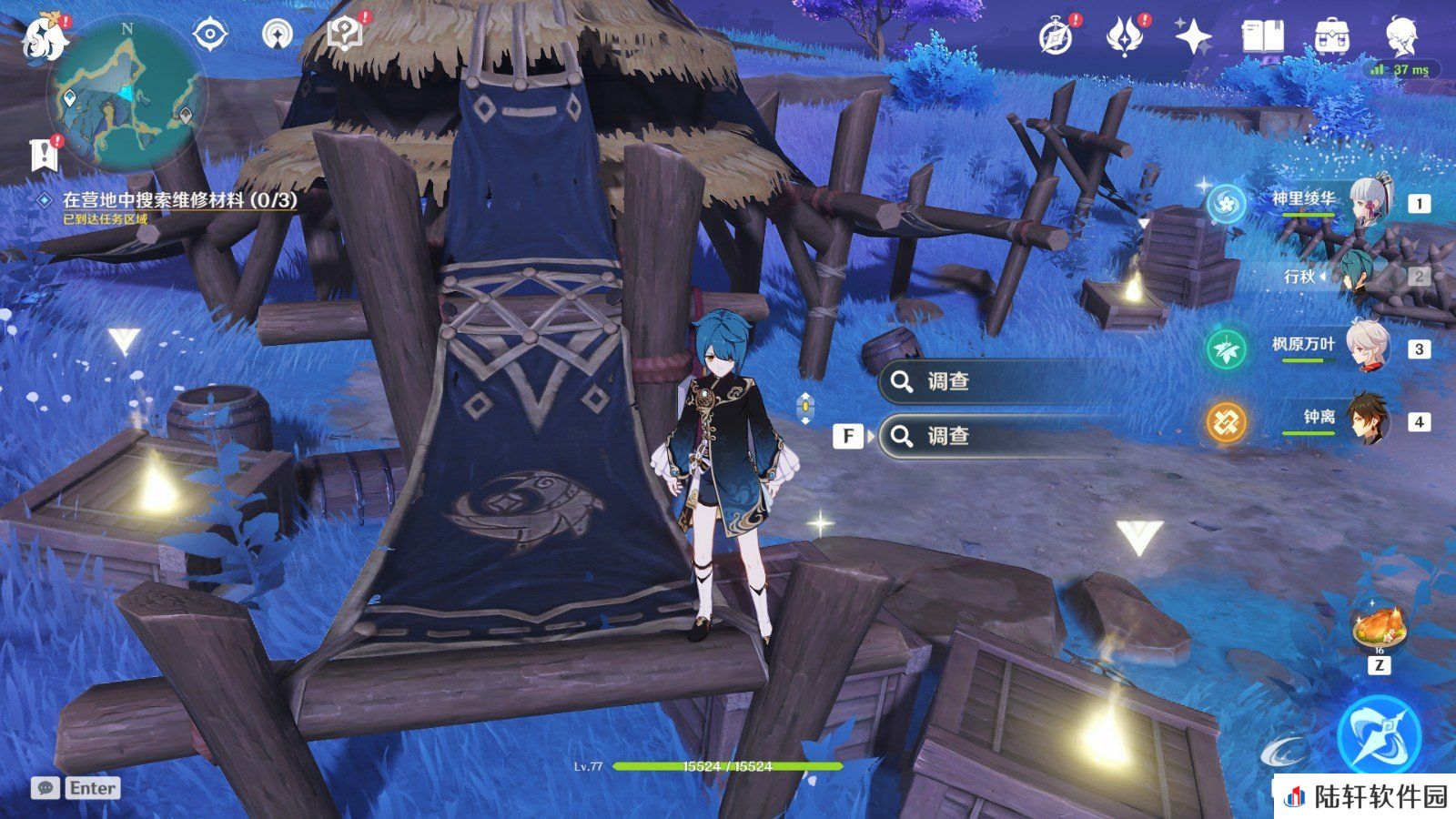The height and width of the screenshot is (819, 1456).
Task: Switch to party member 神里绫华
Action: coord(1303,202)
